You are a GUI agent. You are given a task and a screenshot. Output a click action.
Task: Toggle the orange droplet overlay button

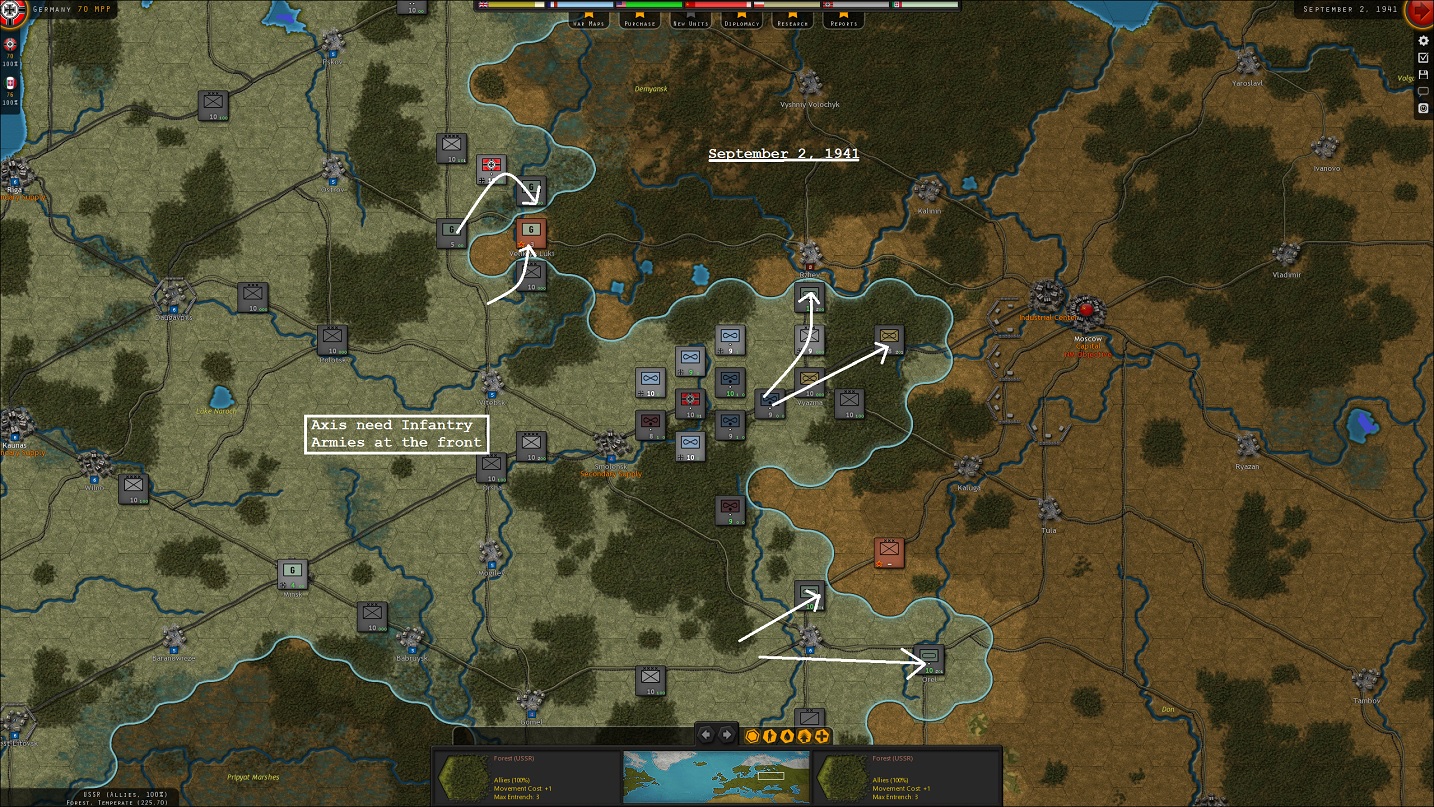pyautogui.click(x=787, y=736)
